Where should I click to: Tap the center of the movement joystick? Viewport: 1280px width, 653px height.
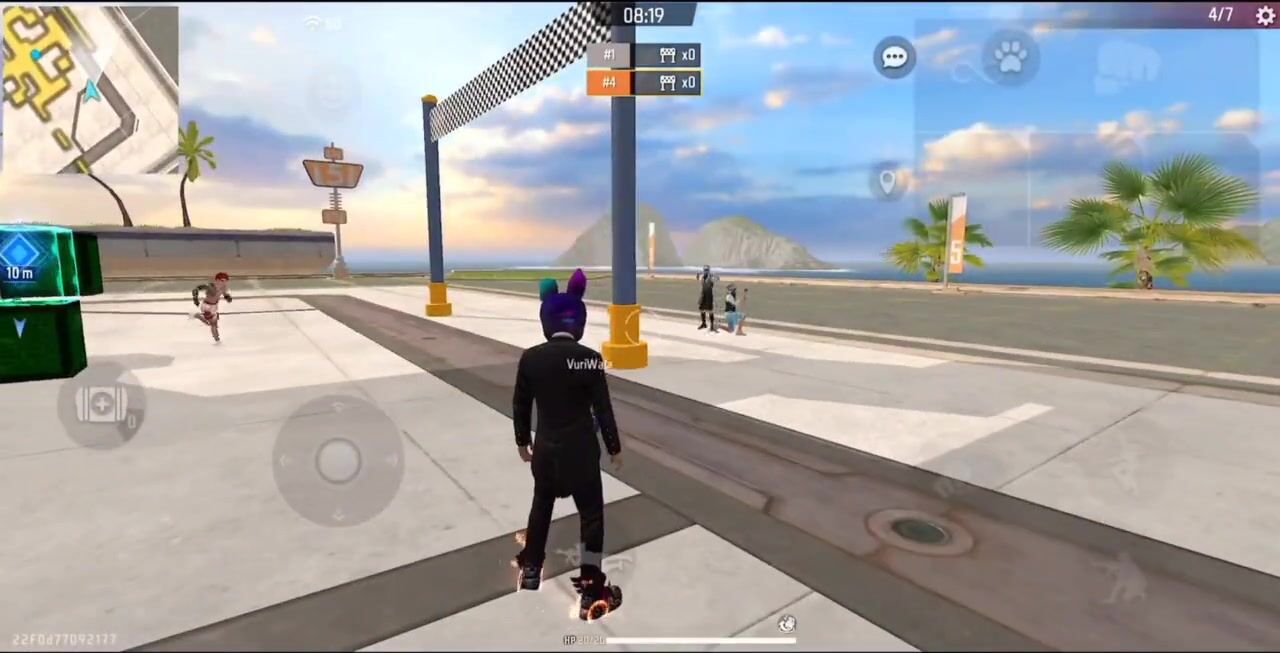click(338, 460)
